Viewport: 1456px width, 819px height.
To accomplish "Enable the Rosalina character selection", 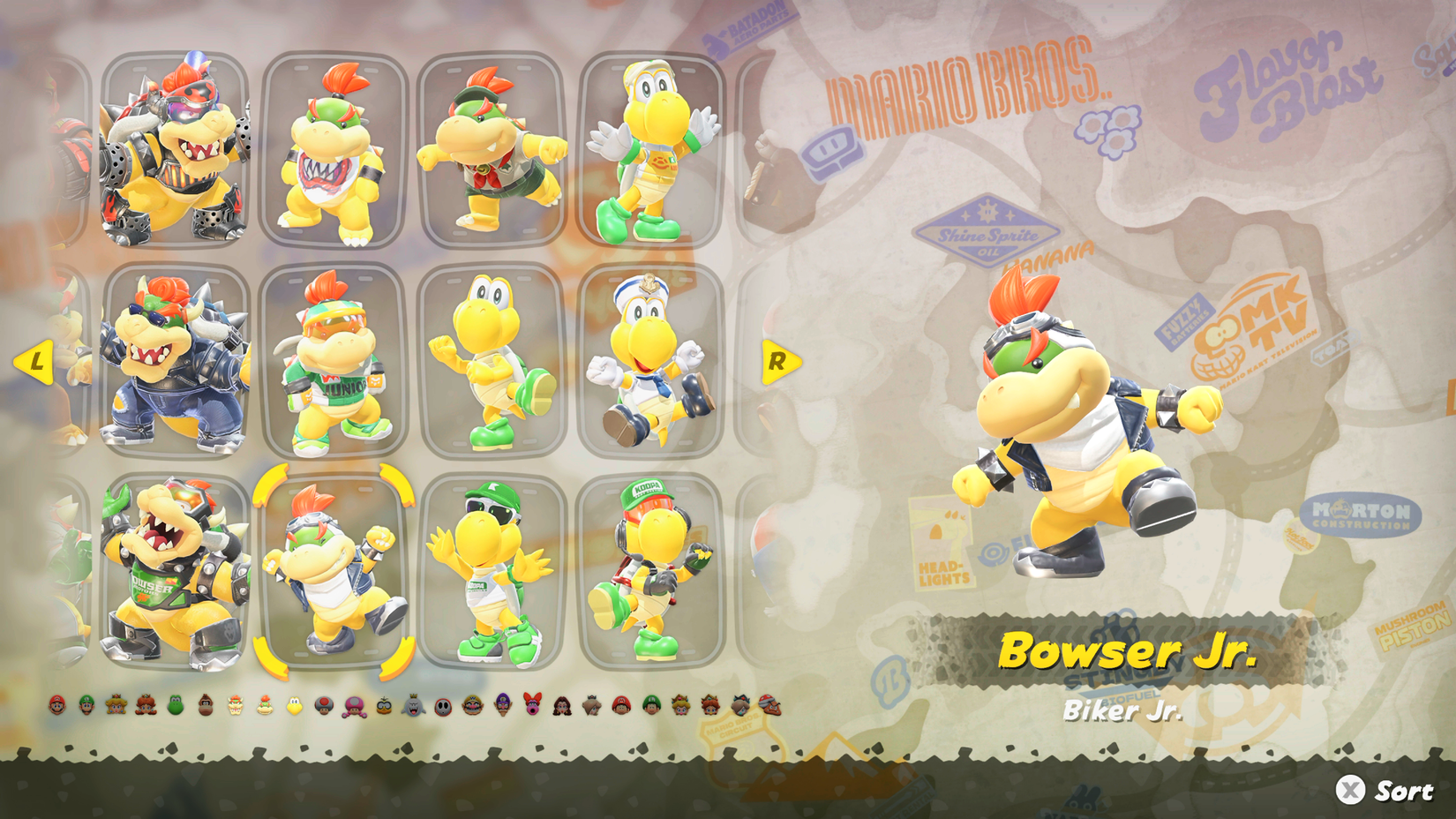I will click(592, 706).
